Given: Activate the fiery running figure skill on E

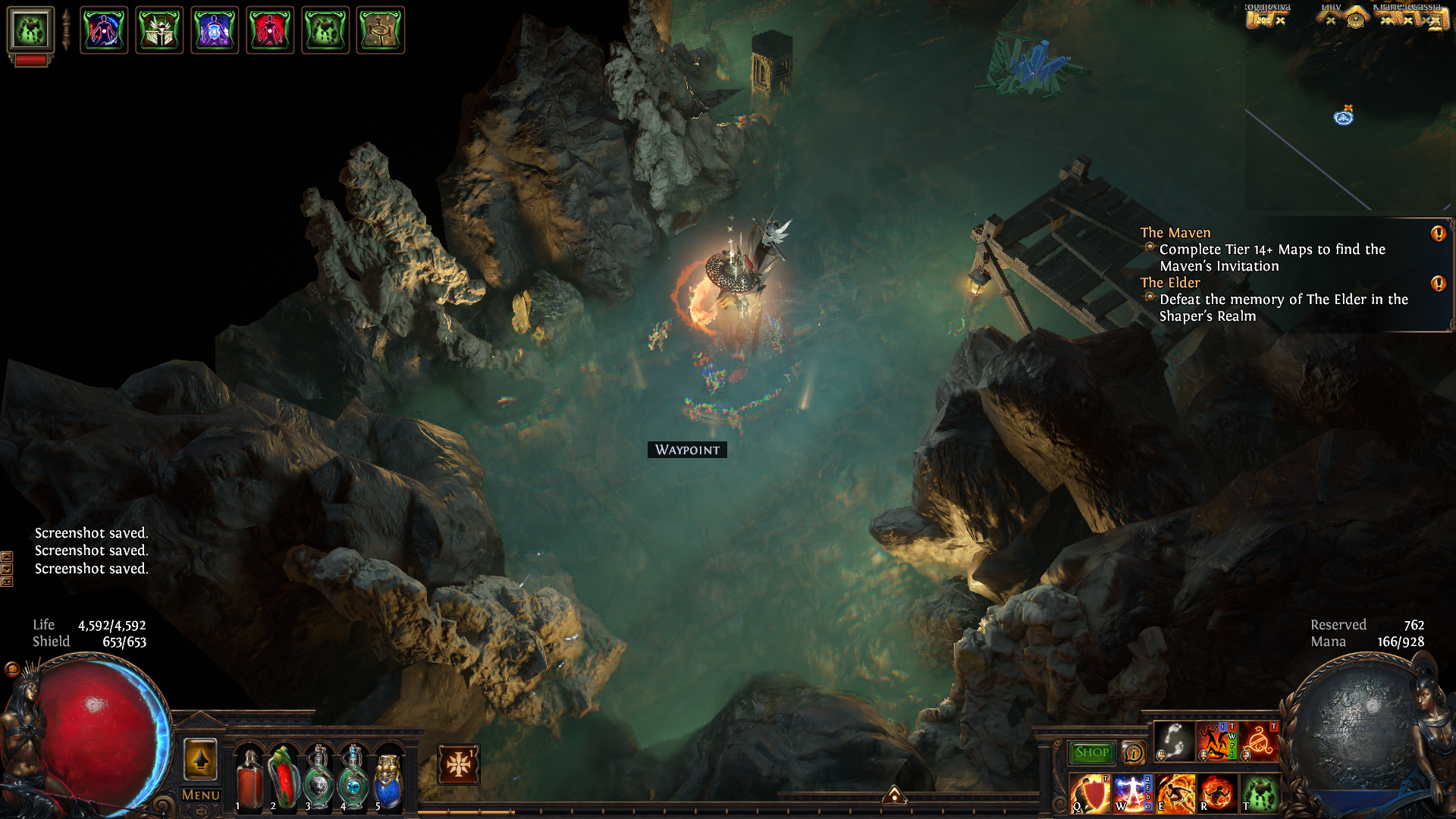Looking at the screenshot, I should pyautogui.click(x=1175, y=793).
